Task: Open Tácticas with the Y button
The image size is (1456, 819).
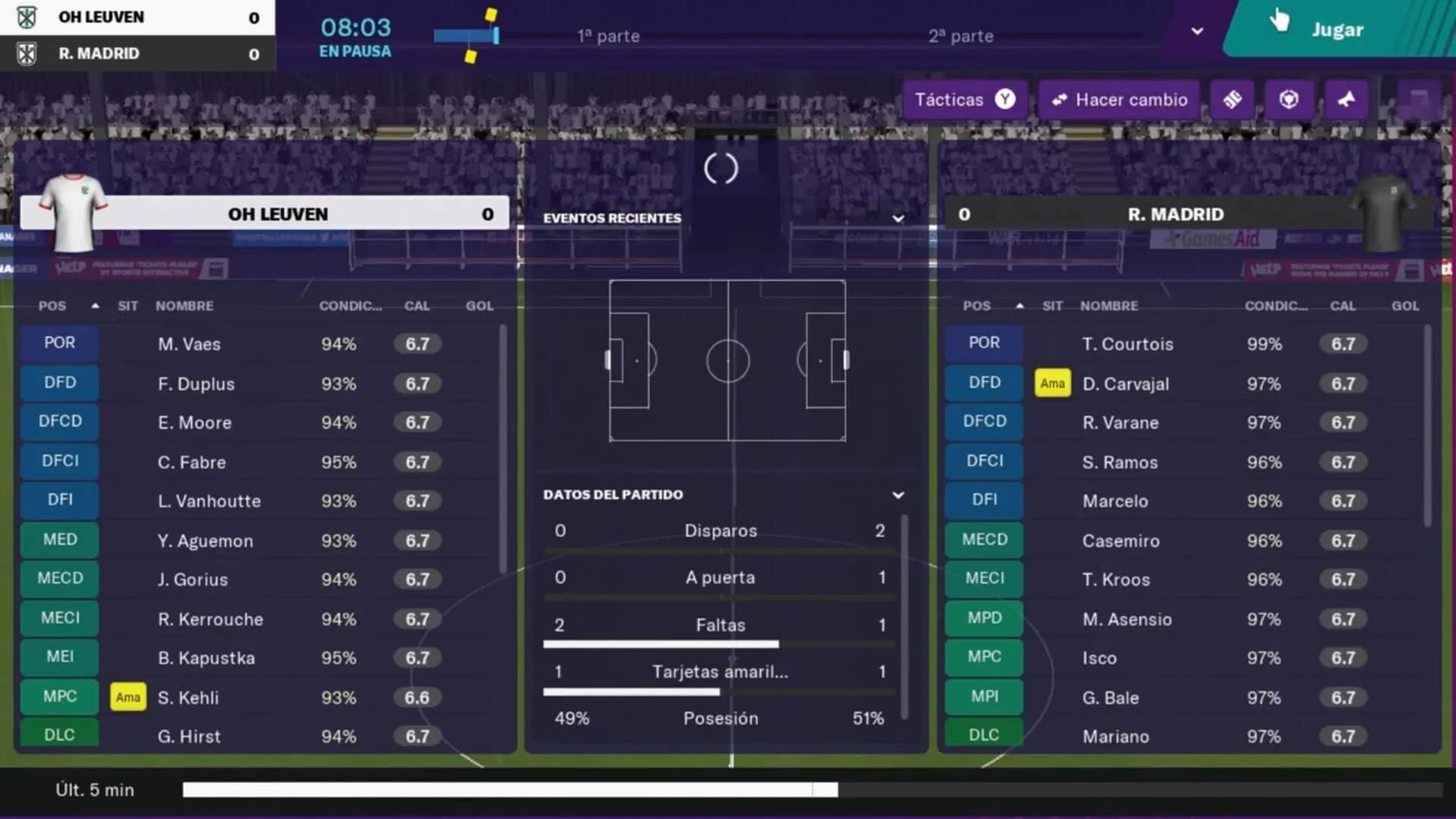Action: click(964, 99)
